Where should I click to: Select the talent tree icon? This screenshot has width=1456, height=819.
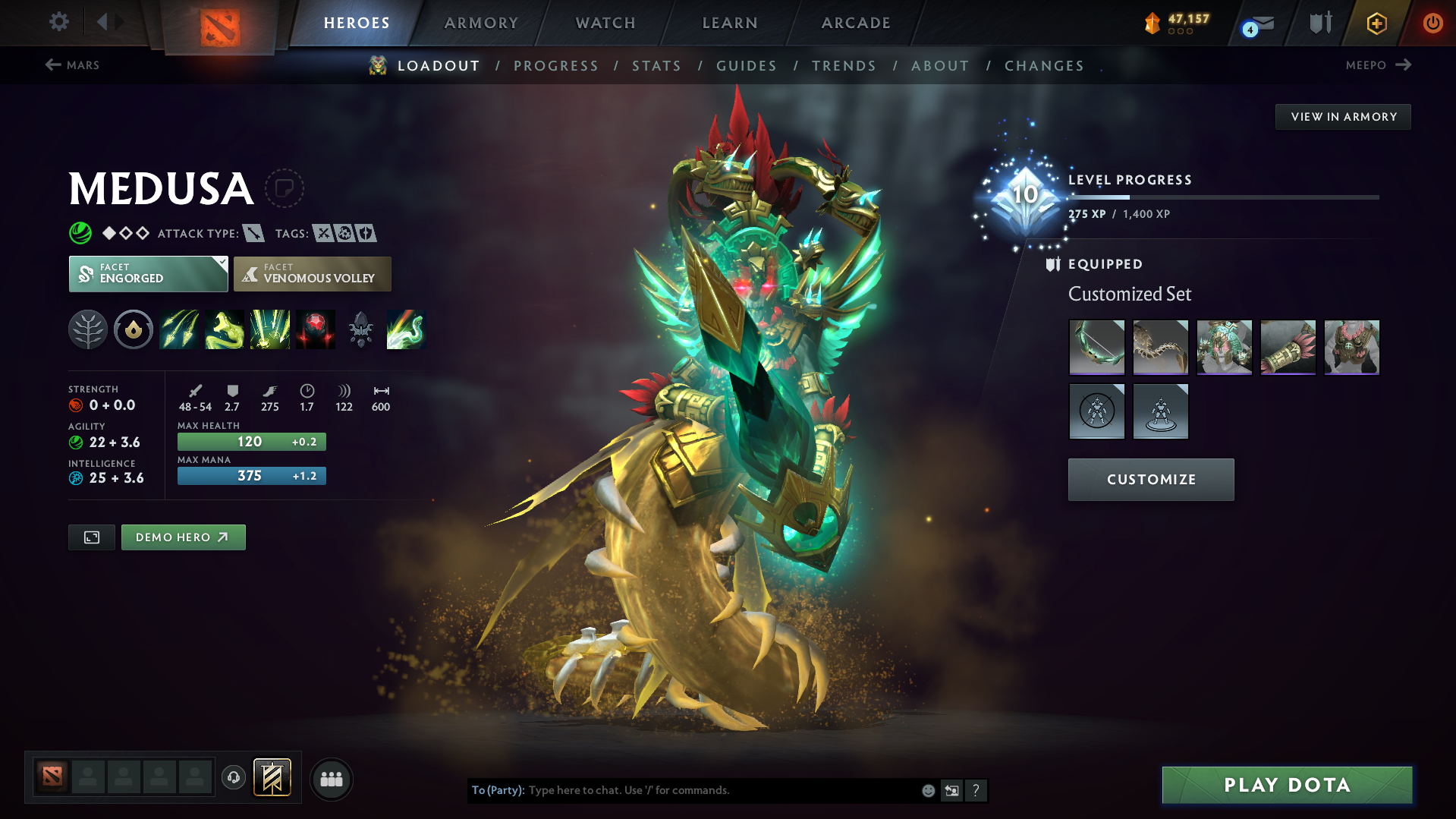point(88,329)
